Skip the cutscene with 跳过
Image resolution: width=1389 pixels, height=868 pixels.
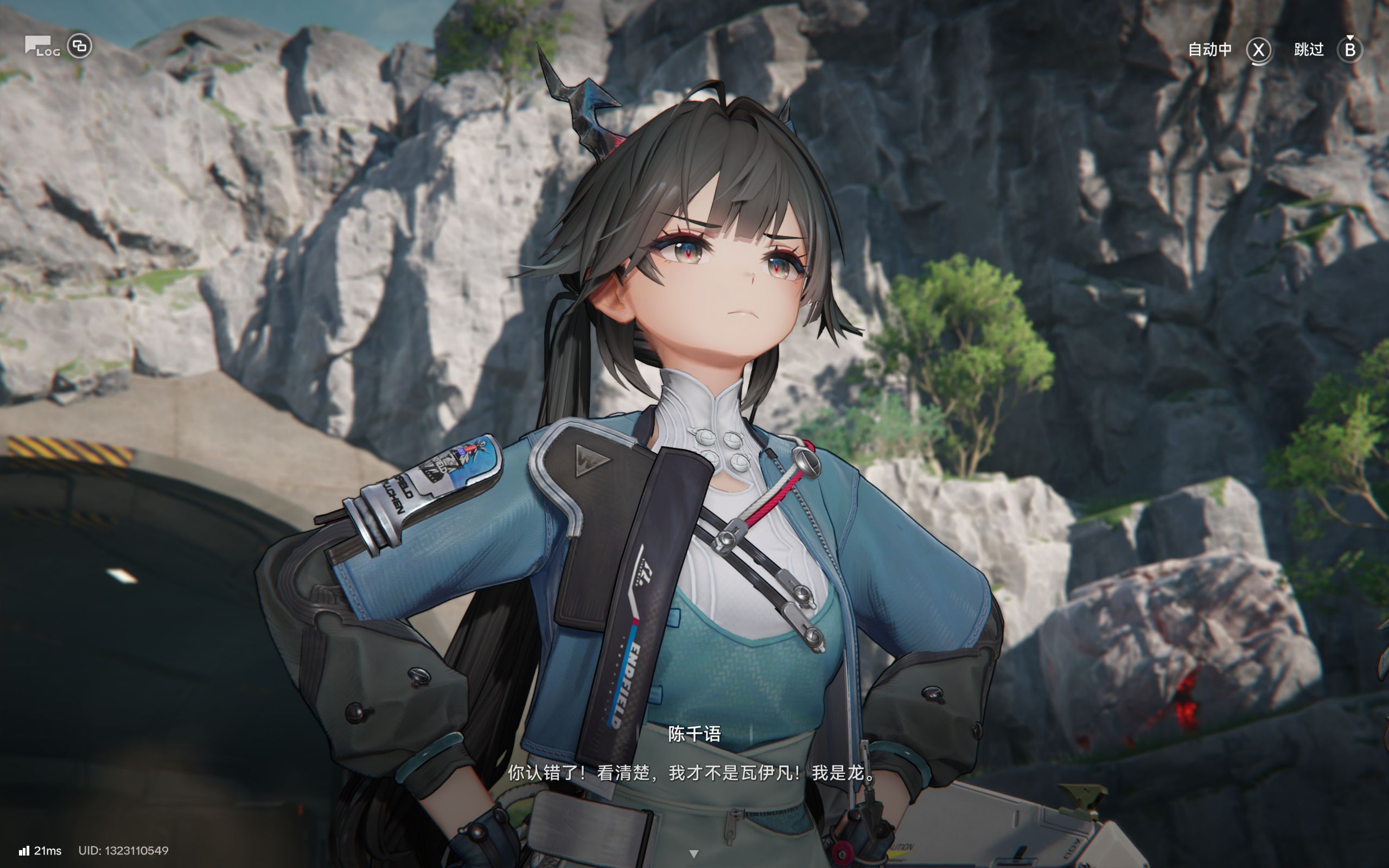coord(1309,50)
